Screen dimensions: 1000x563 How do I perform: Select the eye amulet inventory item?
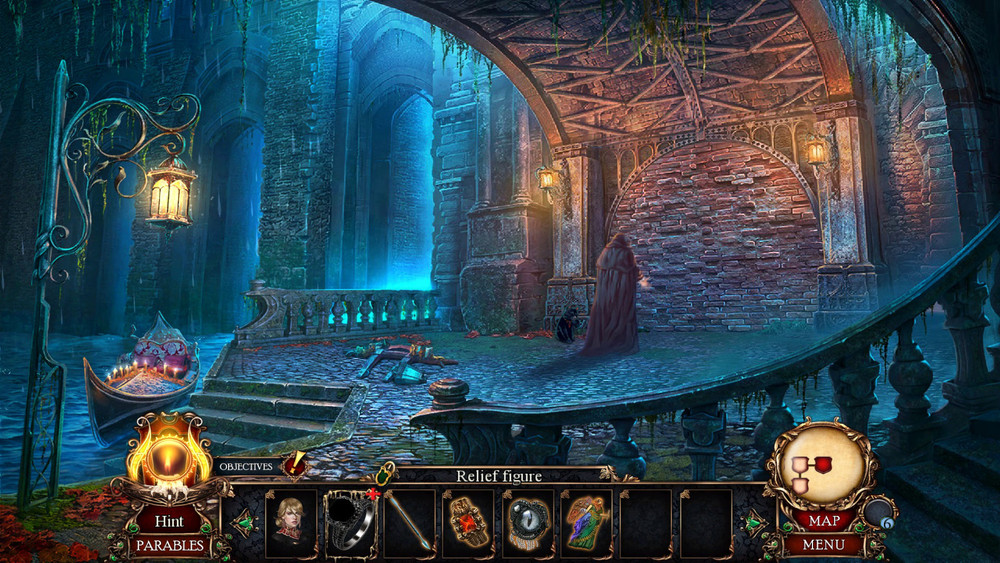coord(528,523)
